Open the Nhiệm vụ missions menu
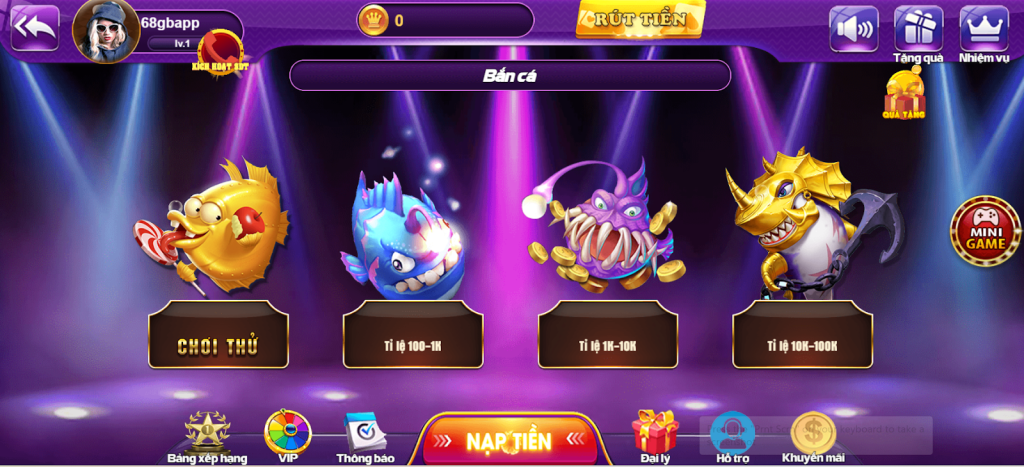1024x467 pixels. [984, 29]
